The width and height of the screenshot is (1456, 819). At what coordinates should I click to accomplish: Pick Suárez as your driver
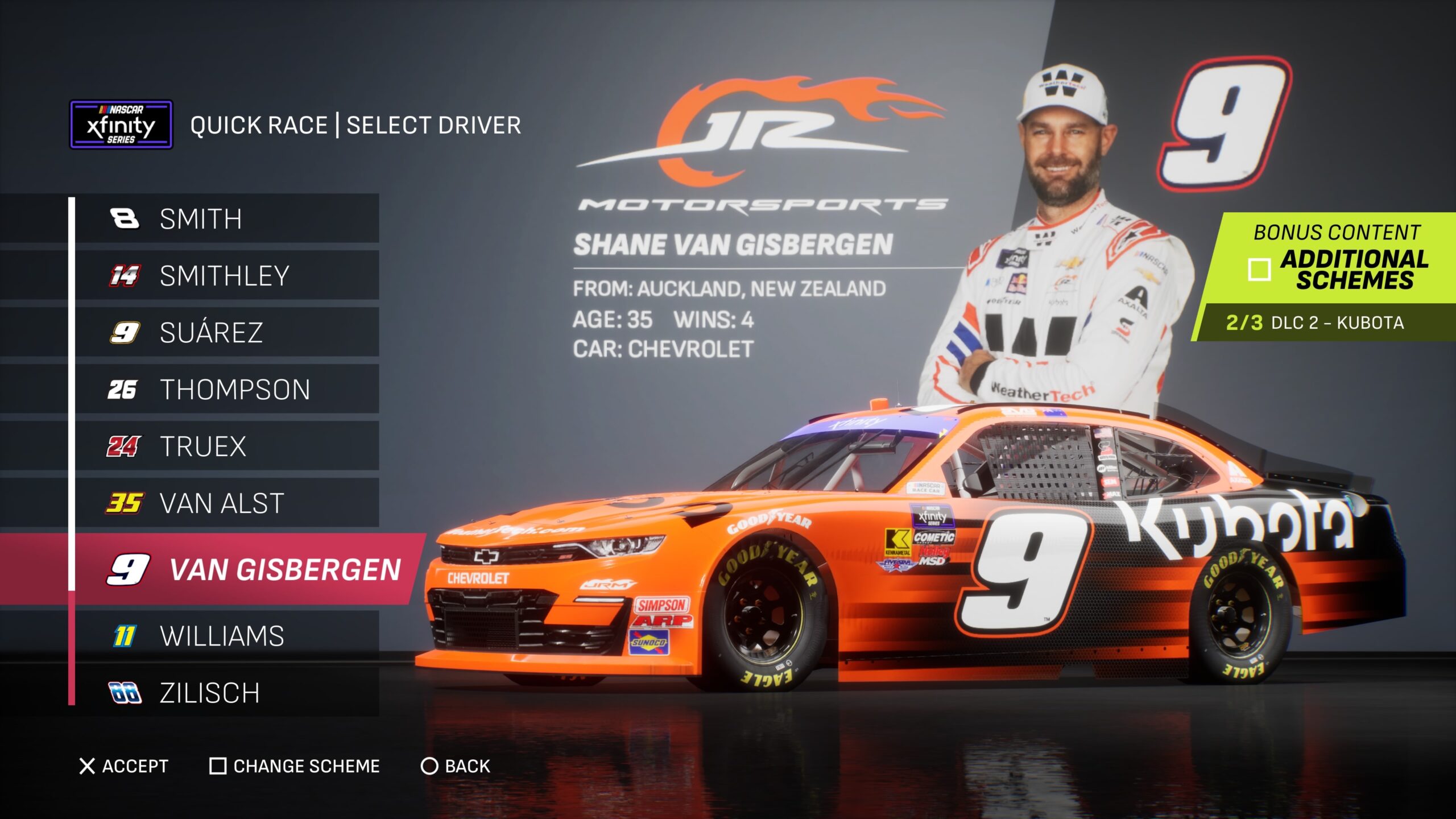point(226,333)
